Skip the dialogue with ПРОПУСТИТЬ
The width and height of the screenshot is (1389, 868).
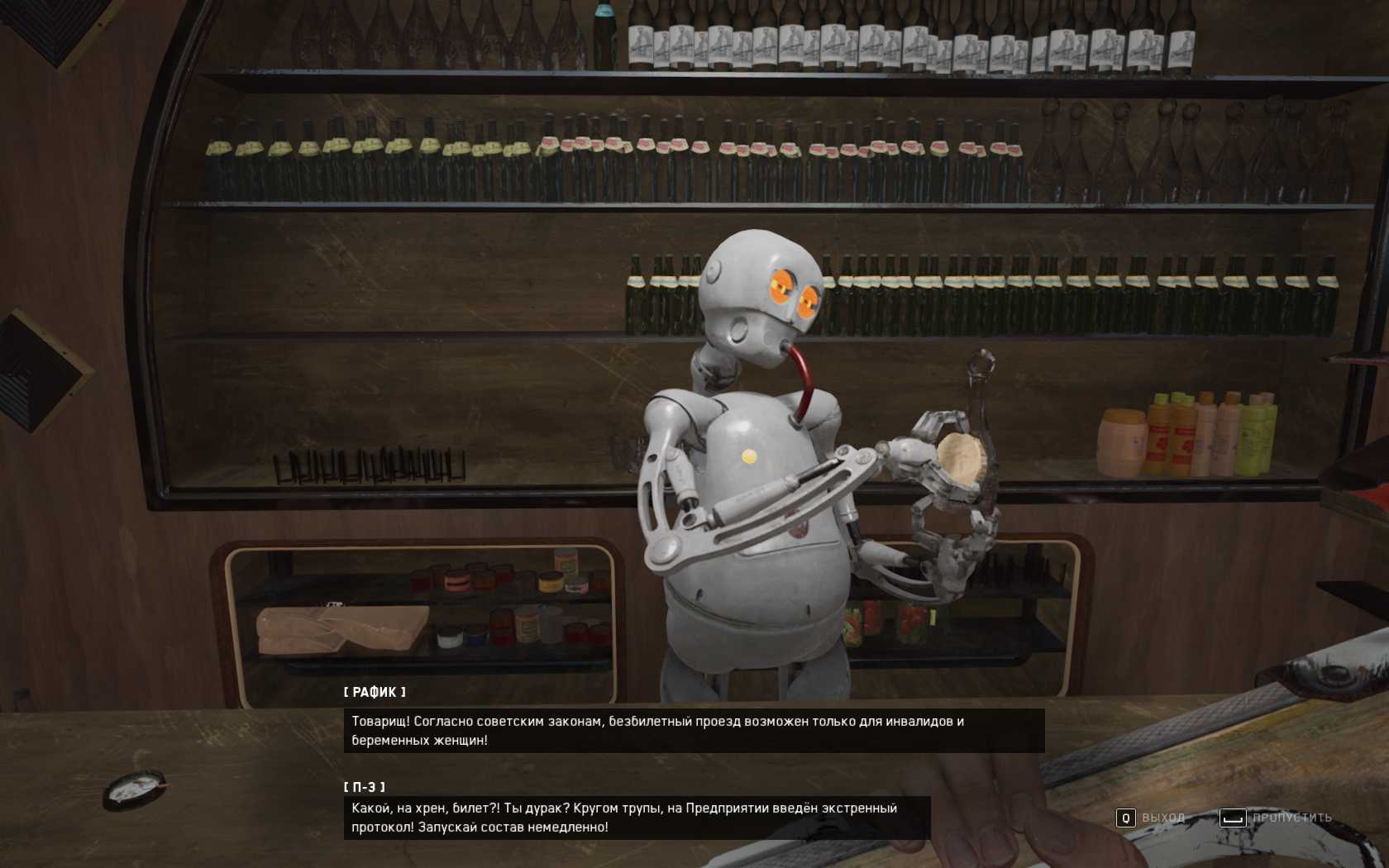[x=1277, y=818]
